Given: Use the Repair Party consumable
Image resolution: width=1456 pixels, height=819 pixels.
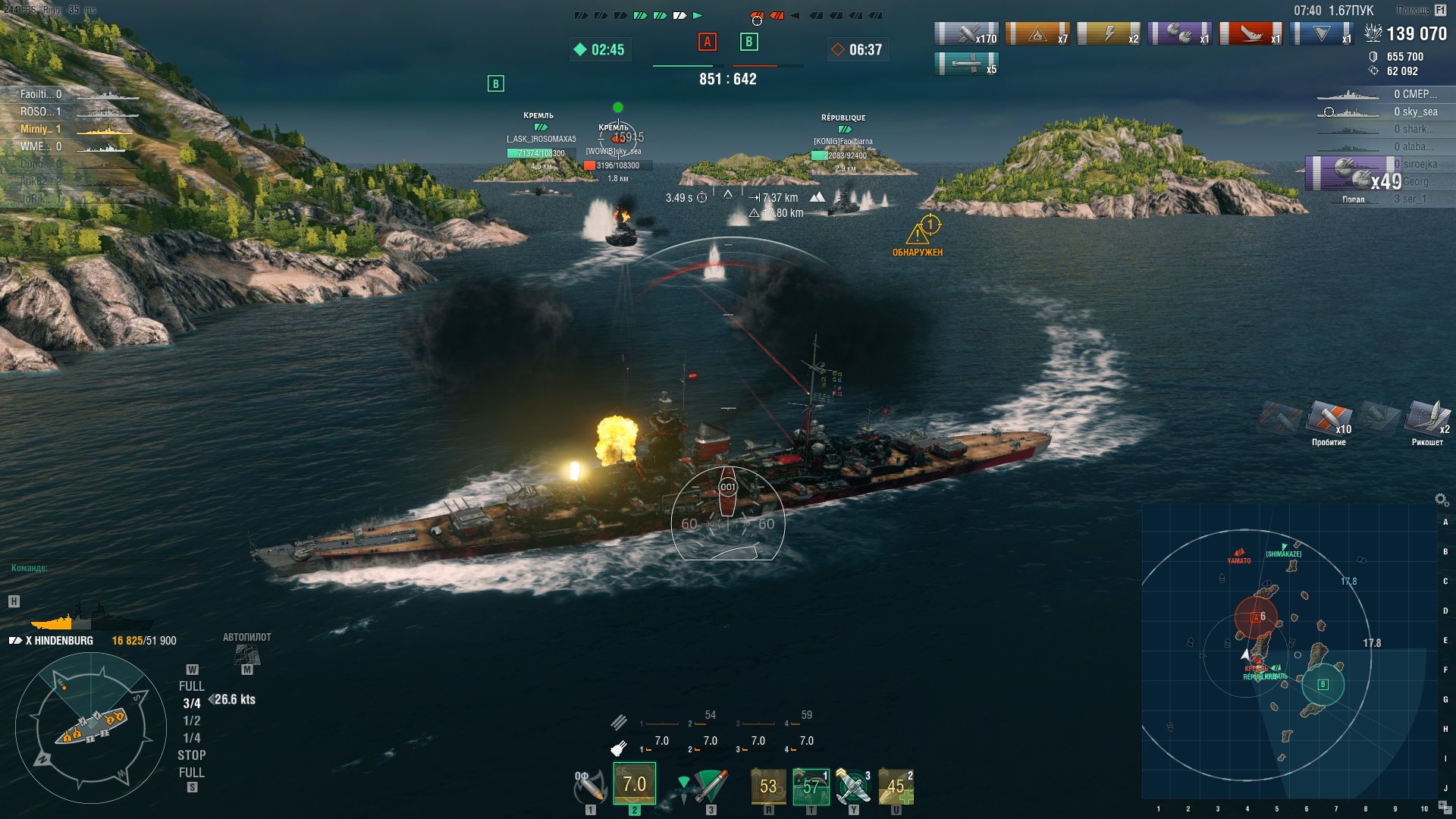Looking at the screenshot, I should click(x=896, y=786).
